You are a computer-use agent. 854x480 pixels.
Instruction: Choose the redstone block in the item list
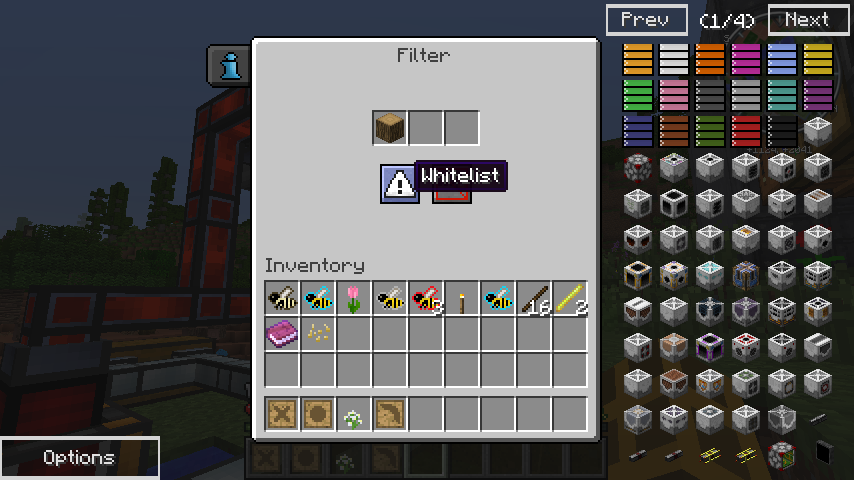point(637,166)
